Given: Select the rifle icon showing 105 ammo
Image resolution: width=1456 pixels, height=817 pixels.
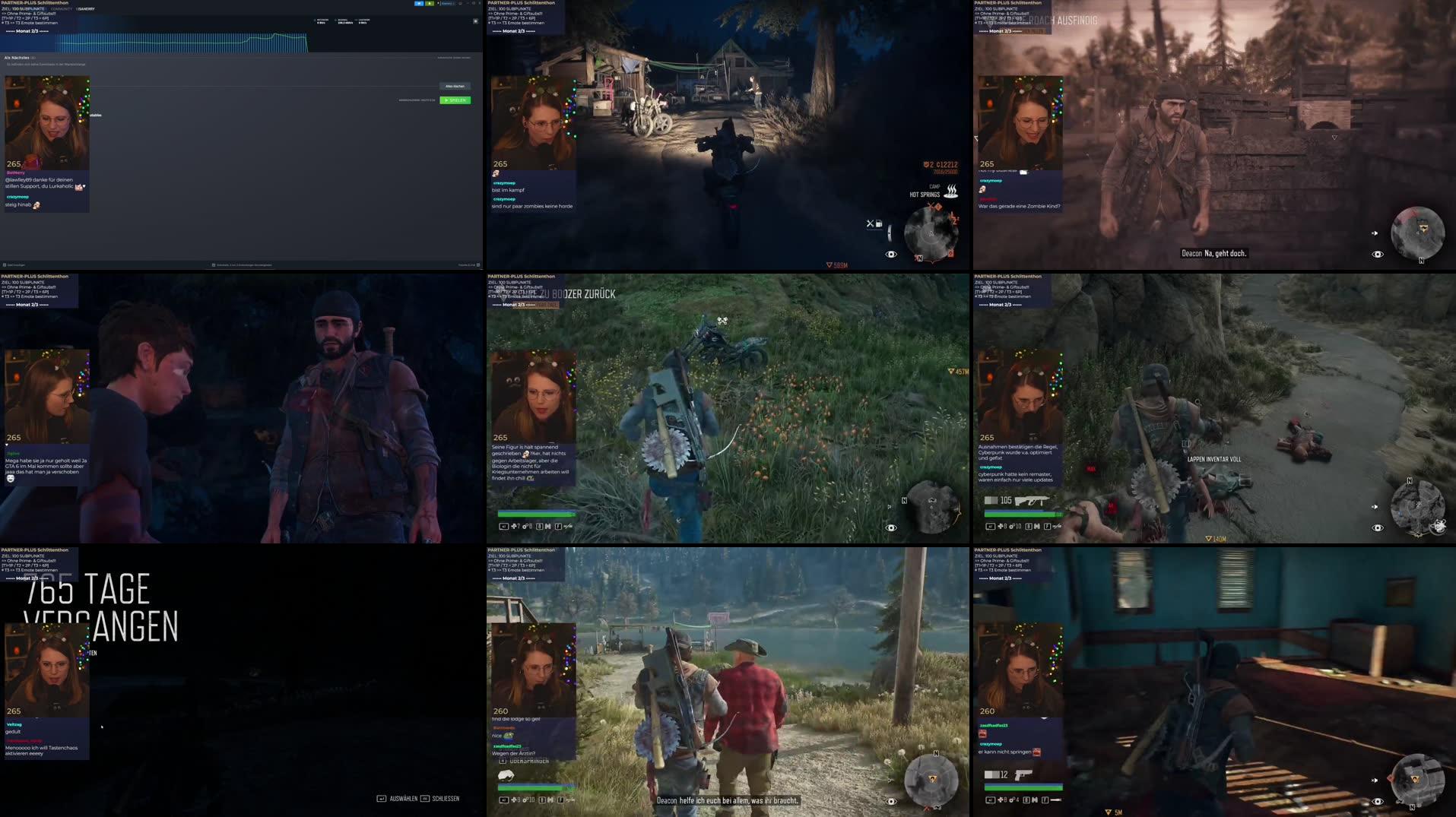Looking at the screenshot, I should tap(1032, 501).
